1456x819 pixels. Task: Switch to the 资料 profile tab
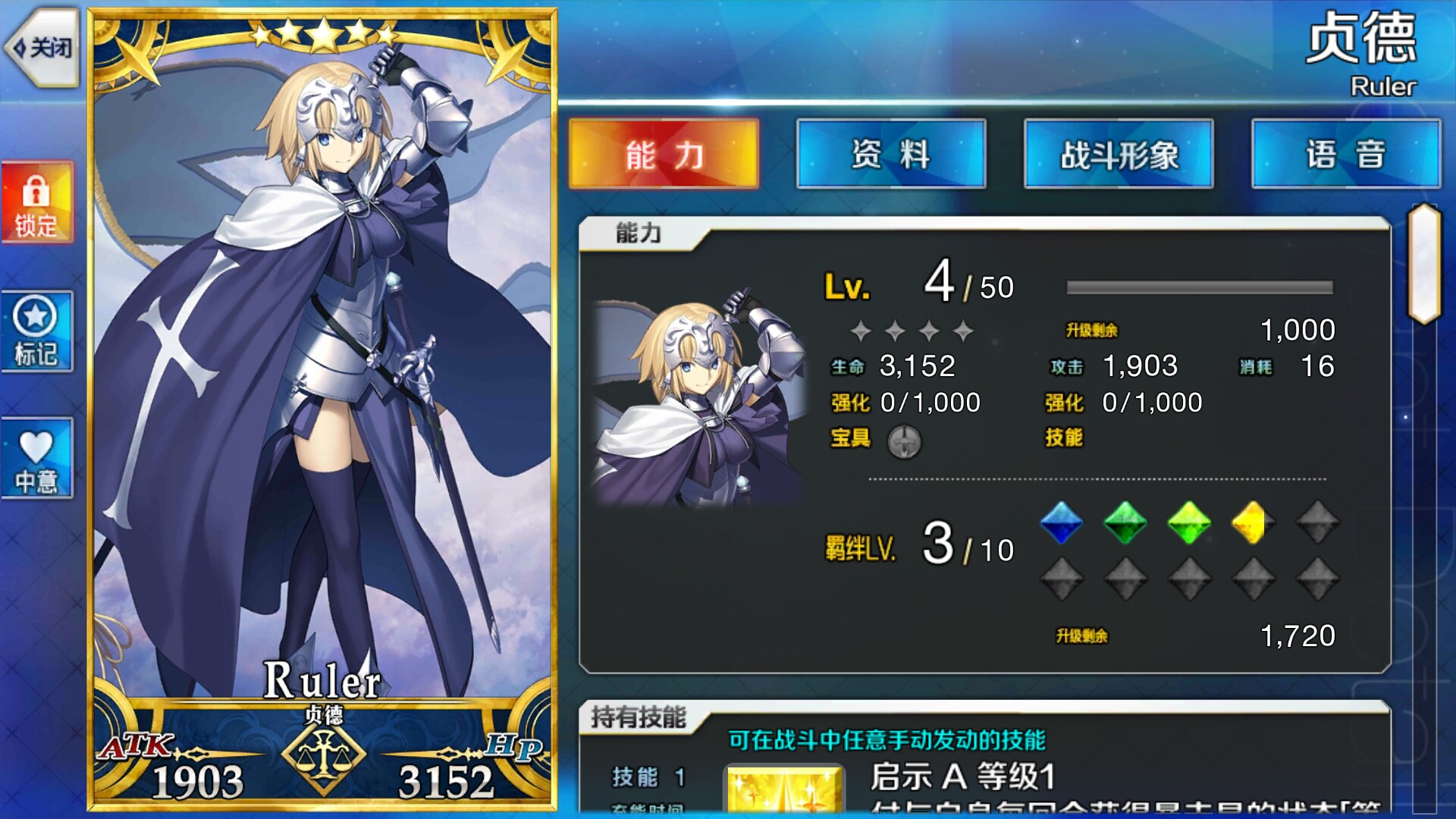[891, 154]
